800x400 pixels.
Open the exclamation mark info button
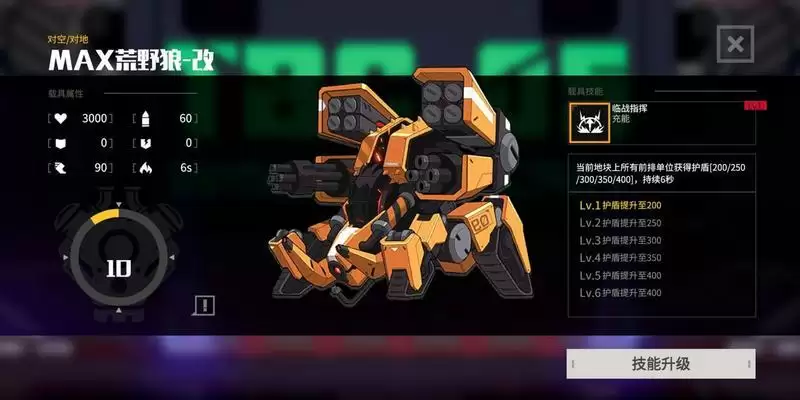coord(204,305)
